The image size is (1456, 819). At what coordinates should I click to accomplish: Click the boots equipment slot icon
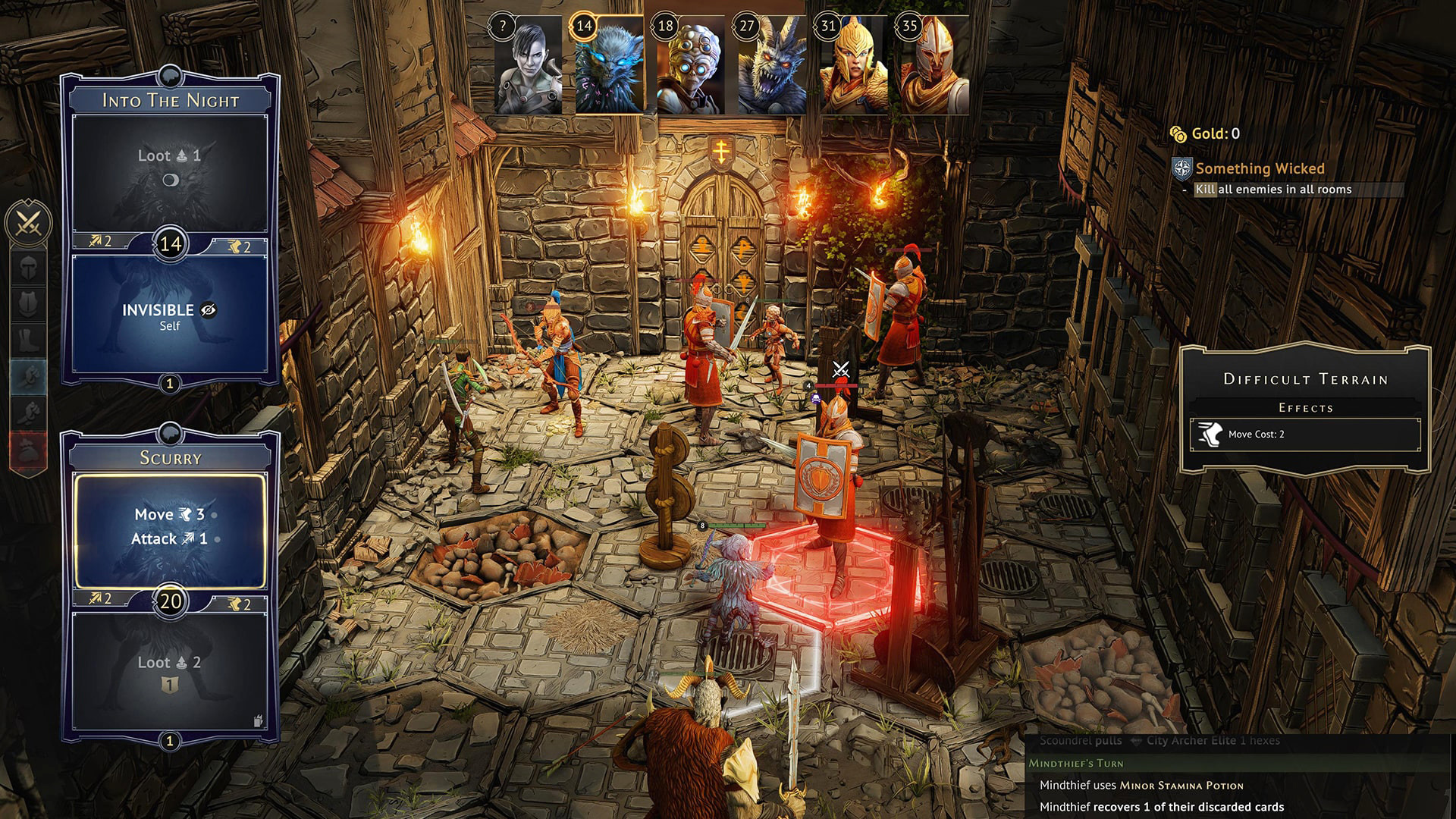[28, 338]
